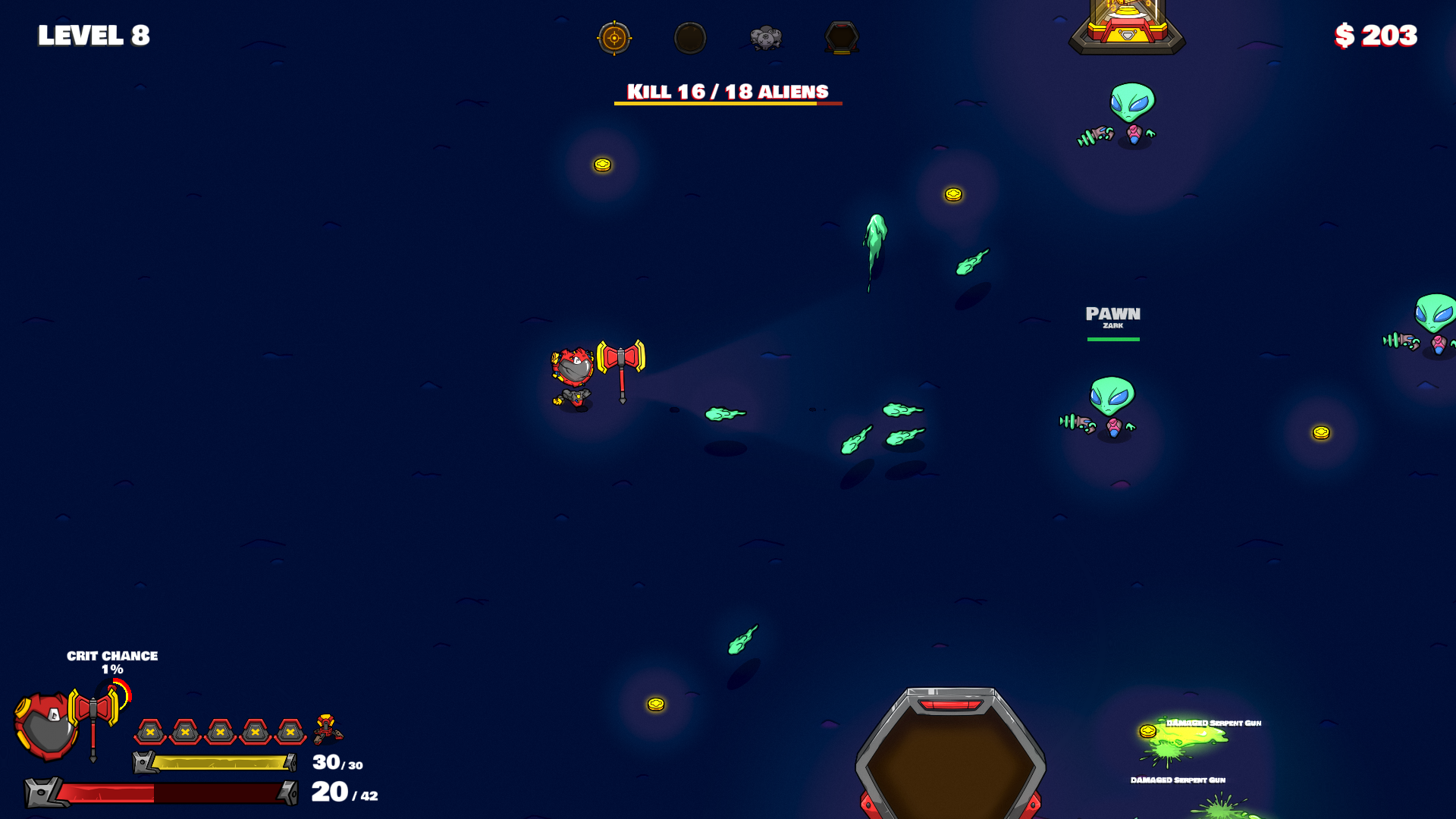
Task: Click the golden teleporter structure at top
Action: coord(1125,29)
